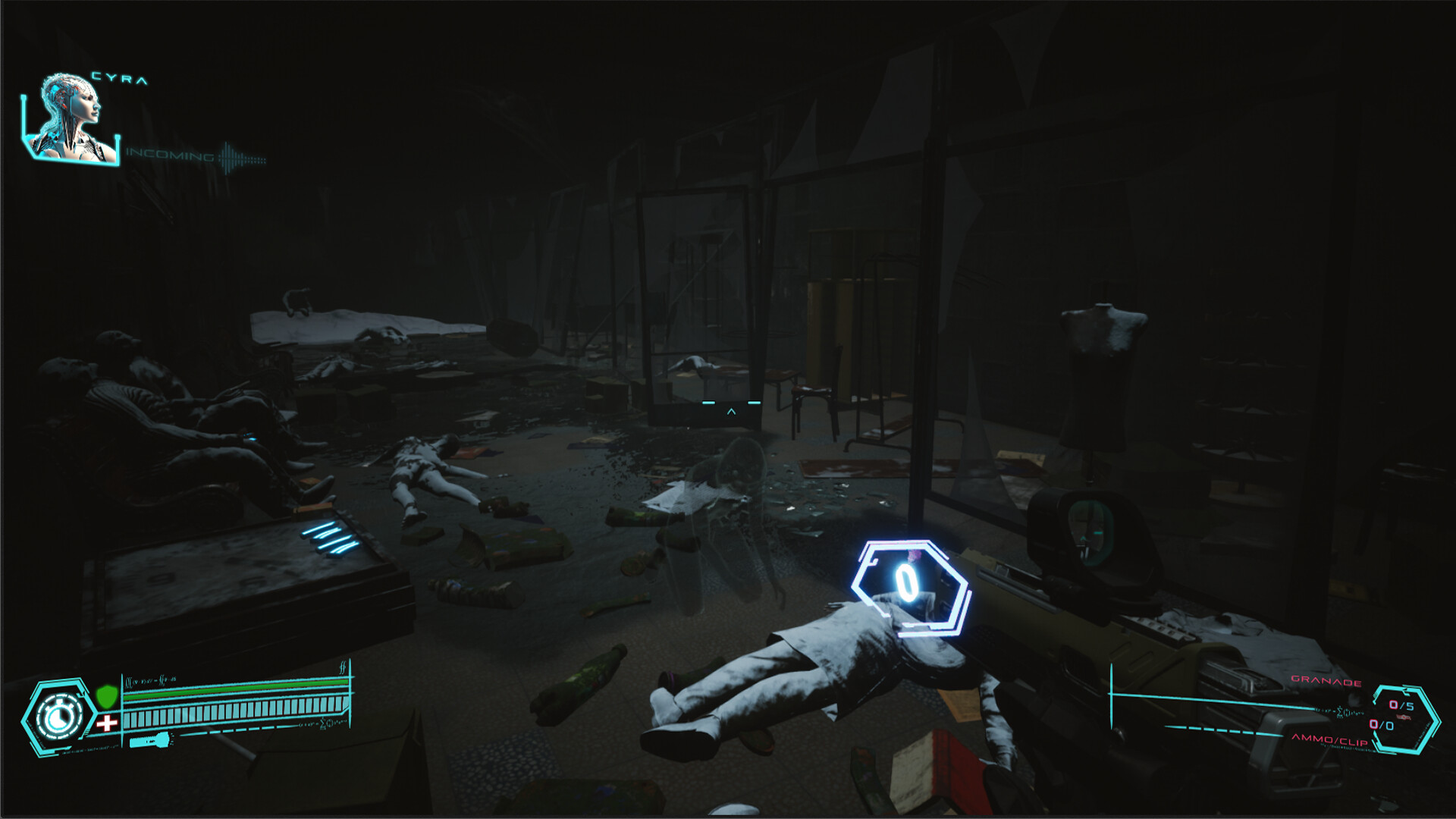This screenshot has width=1456, height=819.
Task: Click the red medical cross health icon
Action: coord(107,722)
